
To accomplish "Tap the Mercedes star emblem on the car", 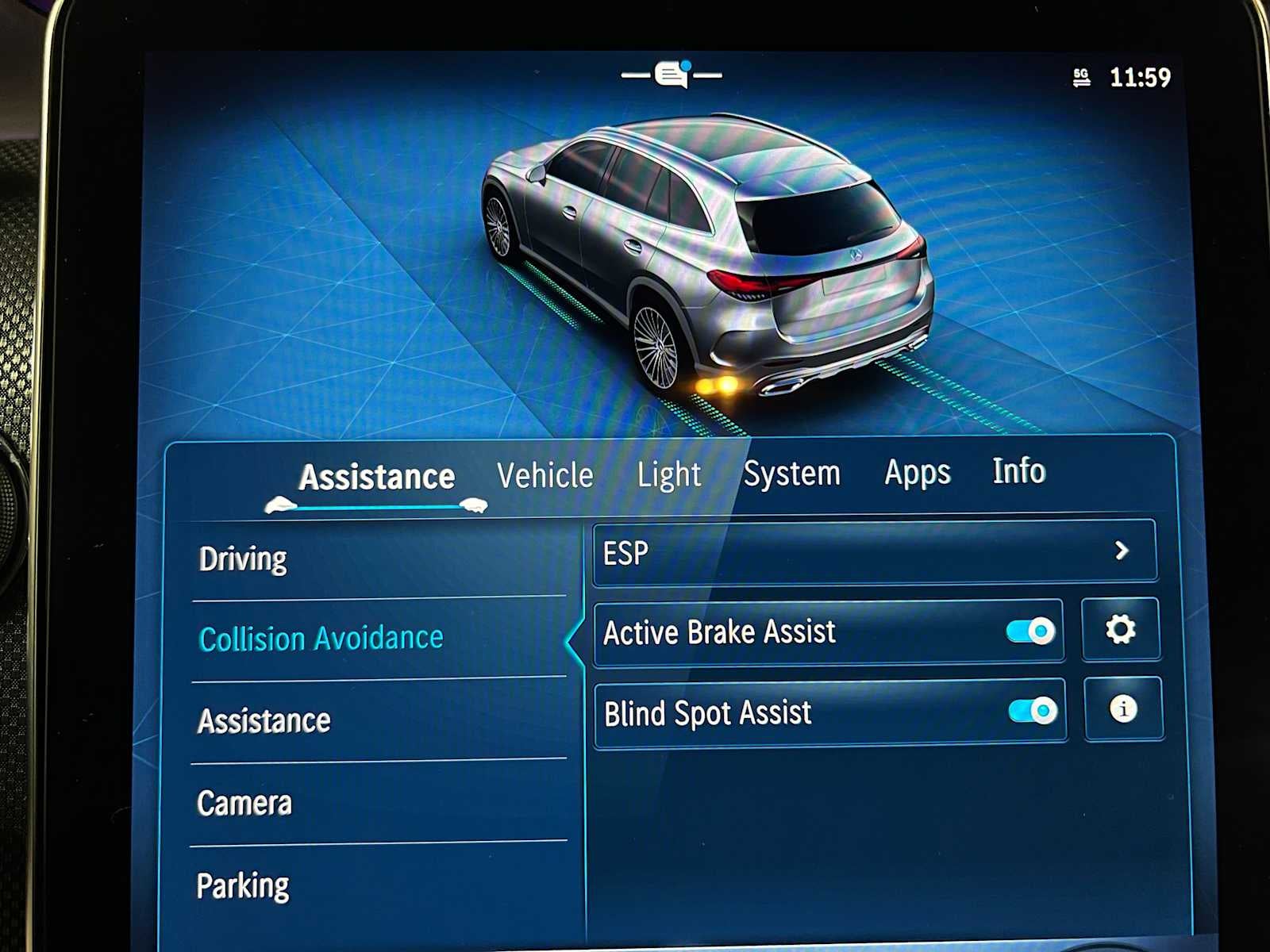I will (x=858, y=256).
